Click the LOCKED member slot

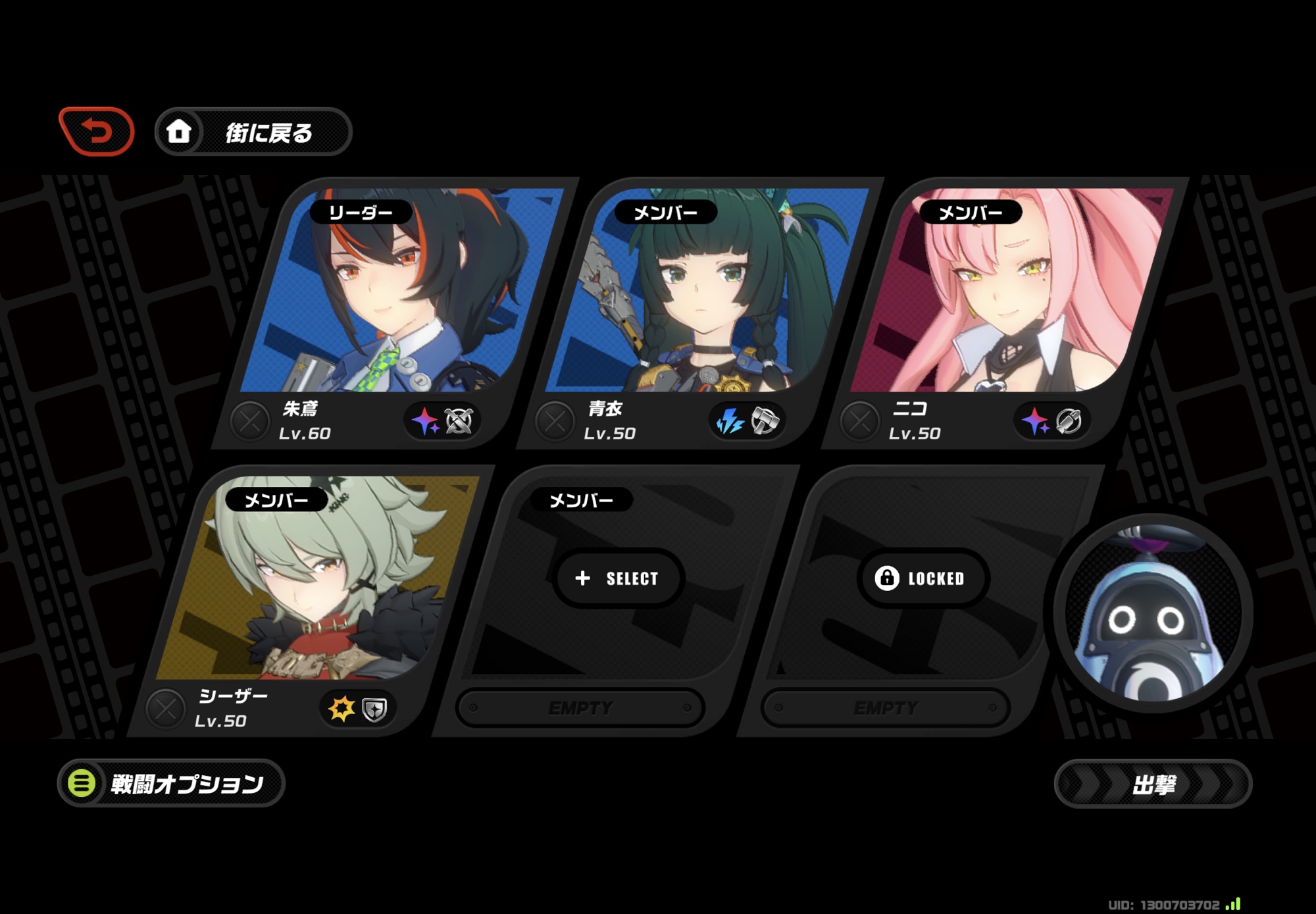922,578
